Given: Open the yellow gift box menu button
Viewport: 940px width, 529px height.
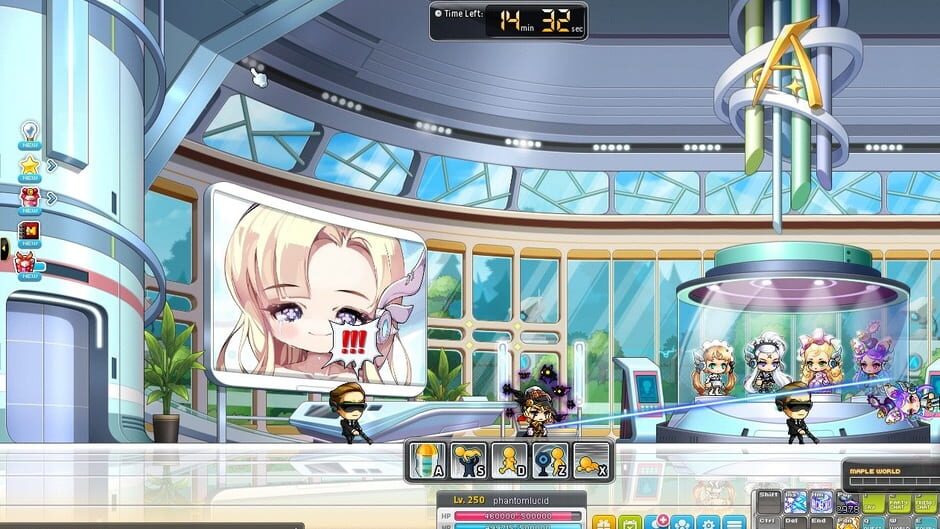Looking at the screenshot, I should click(x=604, y=522).
